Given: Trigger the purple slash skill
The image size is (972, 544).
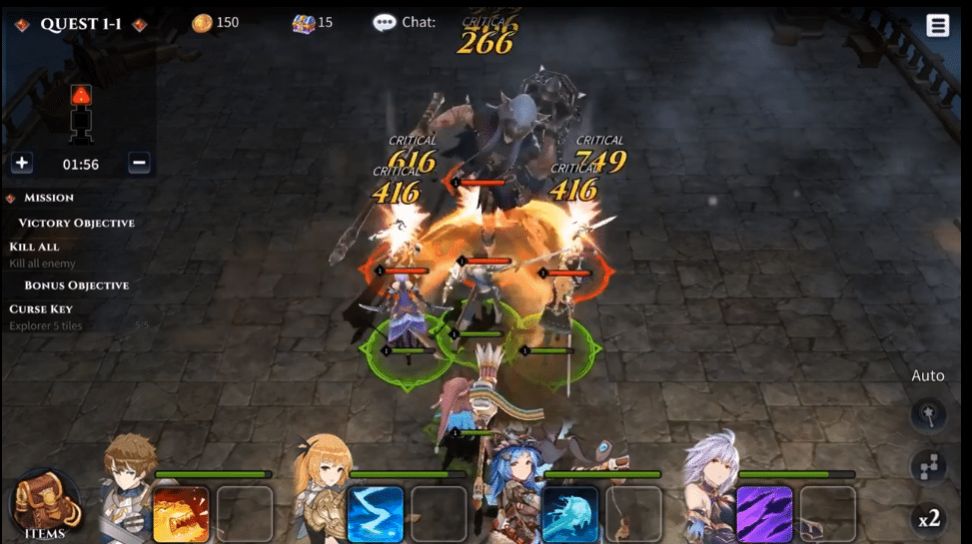Looking at the screenshot, I should (764, 514).
